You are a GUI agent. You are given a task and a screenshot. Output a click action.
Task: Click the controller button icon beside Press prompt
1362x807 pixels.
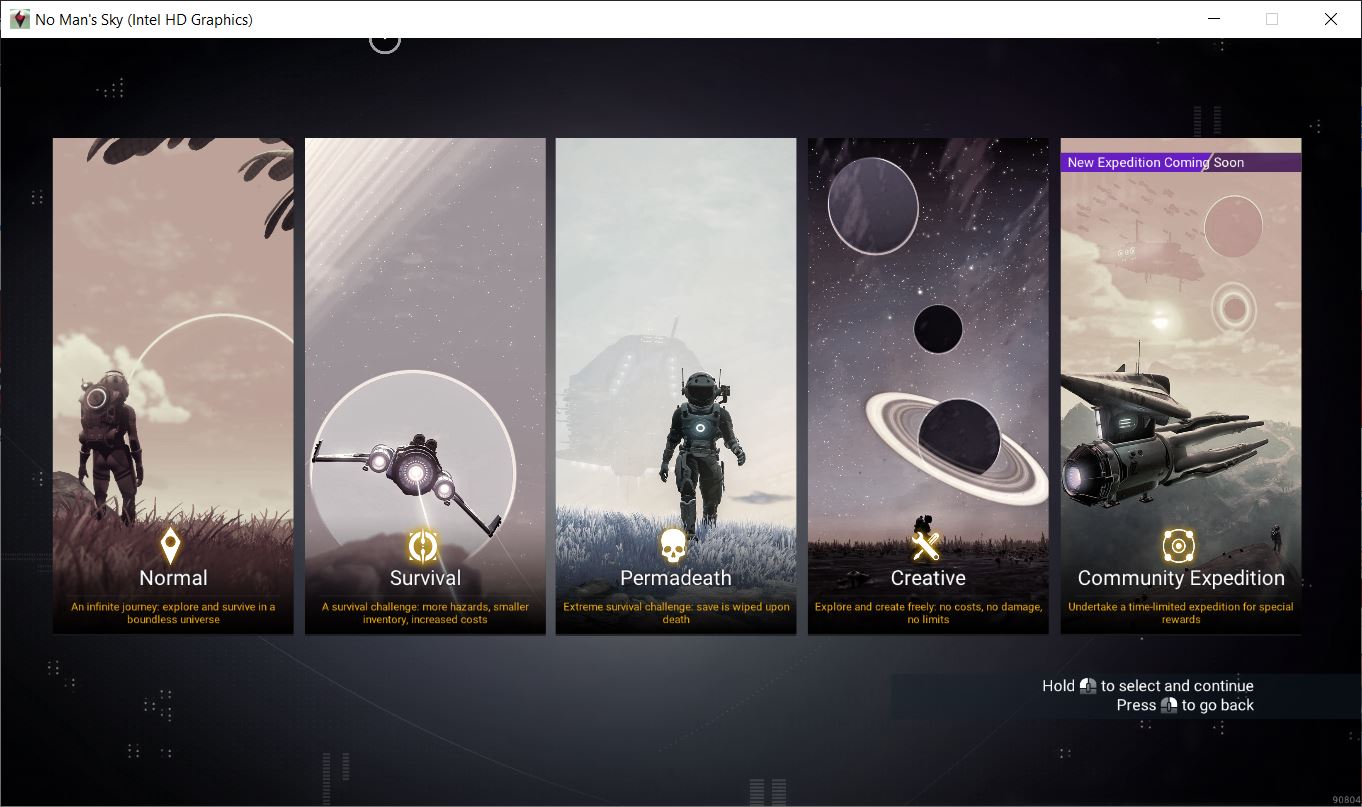[1169, 705]
